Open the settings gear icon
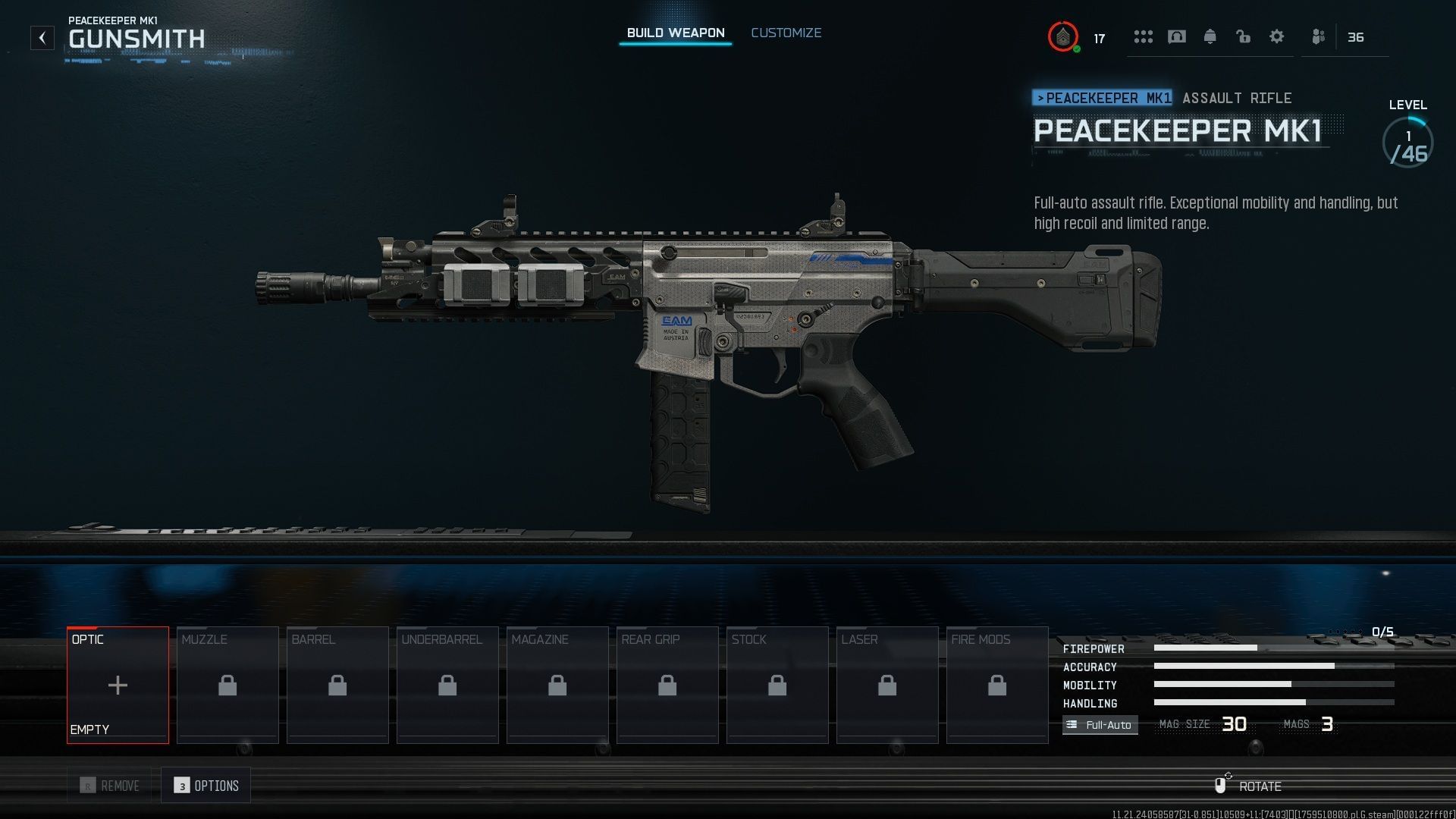Image resolution: width=1456 pixels, height=819 pixels. 1277,36
